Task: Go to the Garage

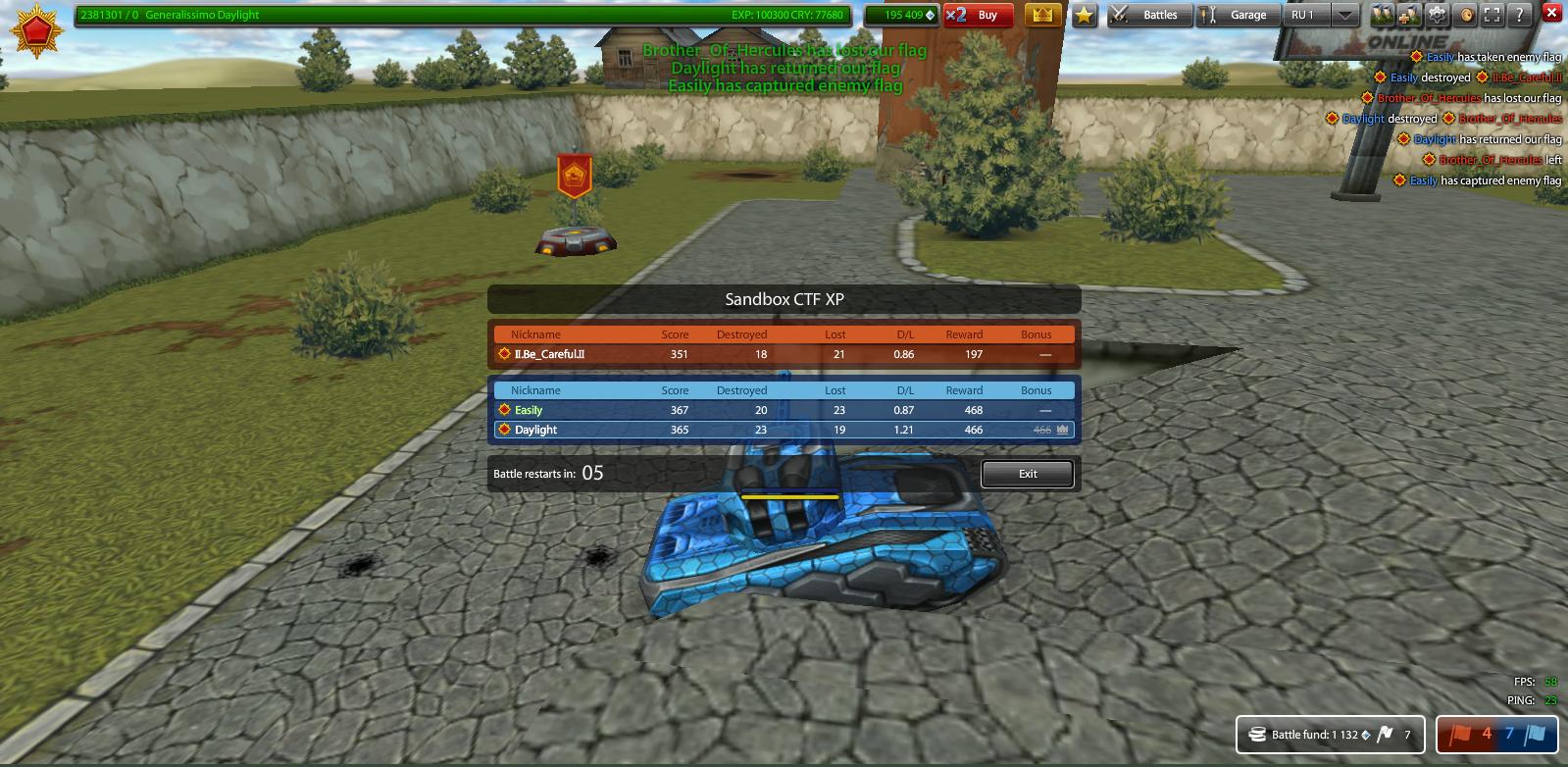Action: (x=1239, y=15)
